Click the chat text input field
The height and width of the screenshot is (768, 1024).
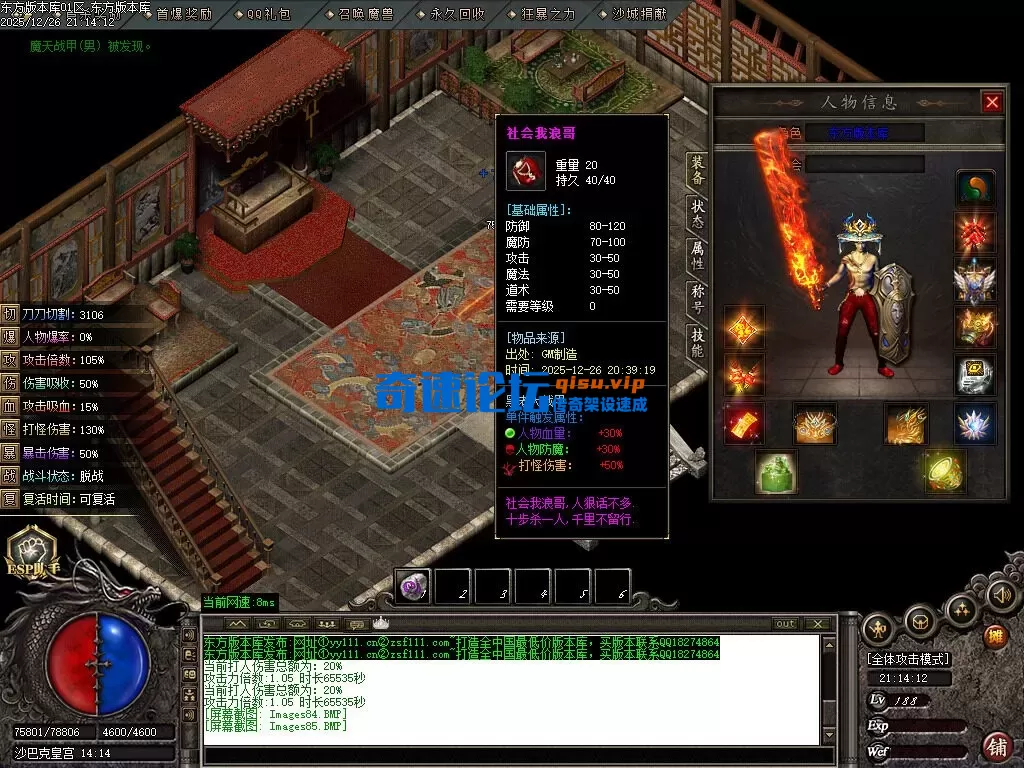click(510, 755)
